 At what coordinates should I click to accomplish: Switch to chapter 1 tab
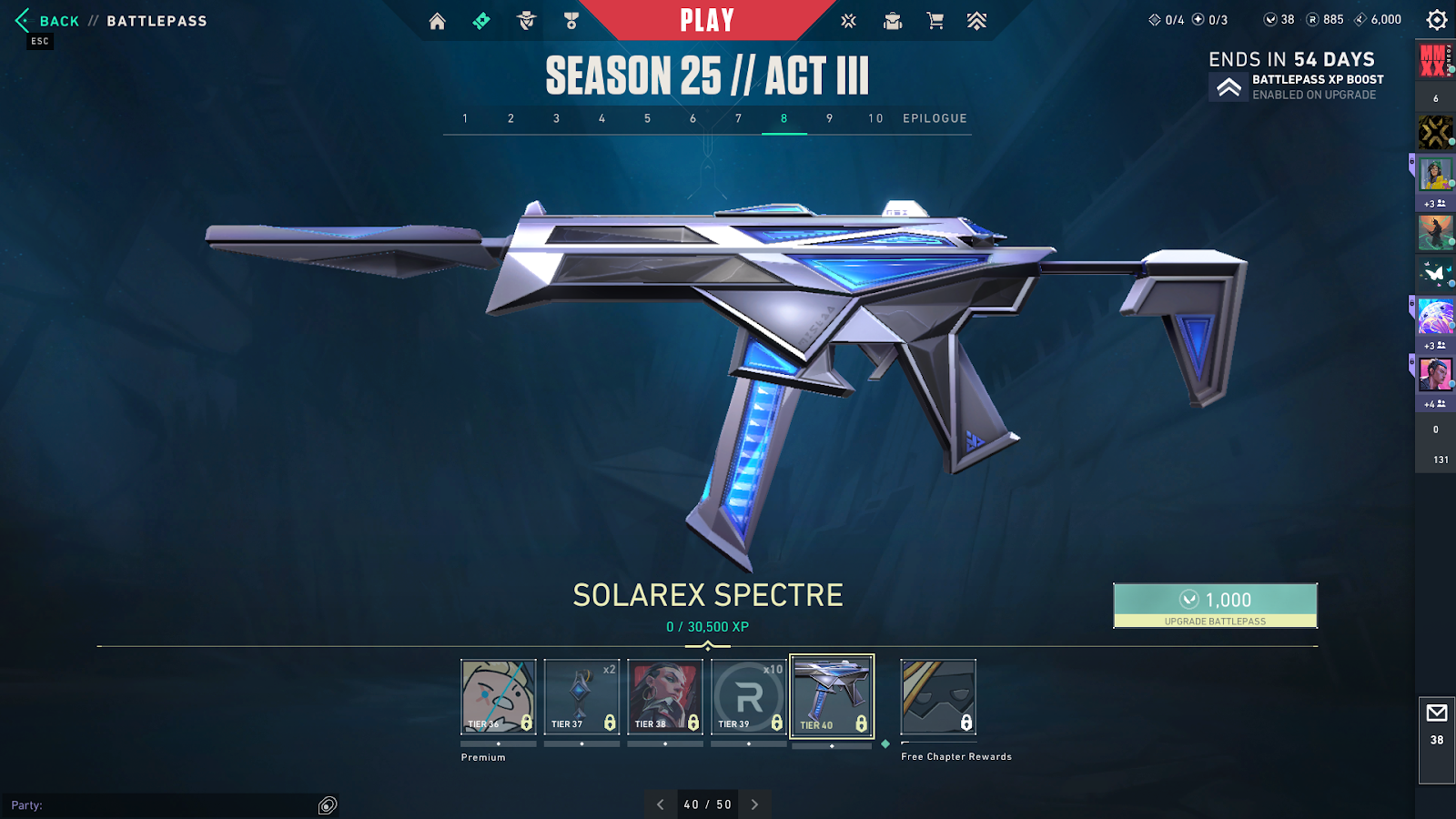click(x=465, y=118)
